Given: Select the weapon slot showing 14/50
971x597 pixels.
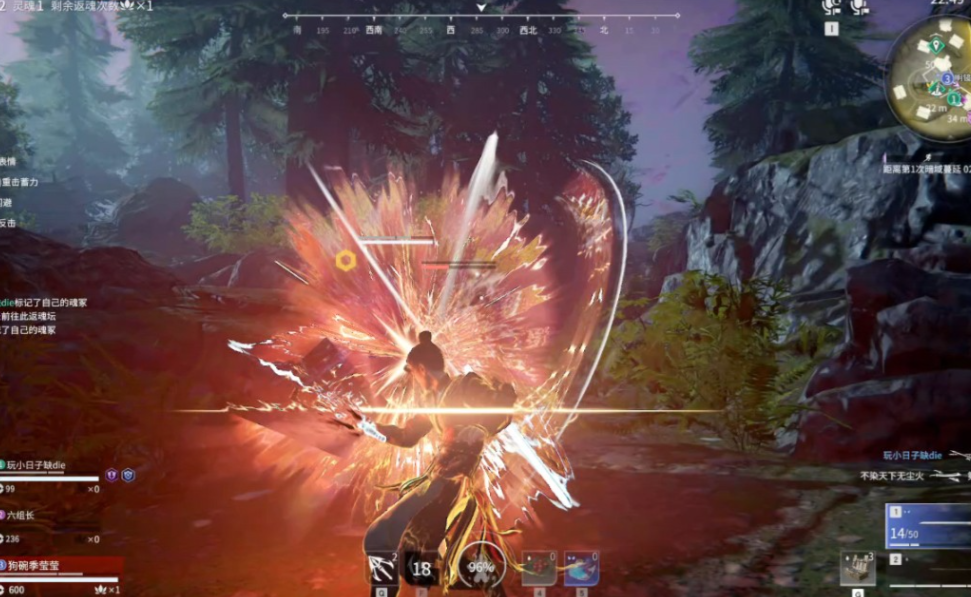Looking at the screenshot, I should [927, 526].
